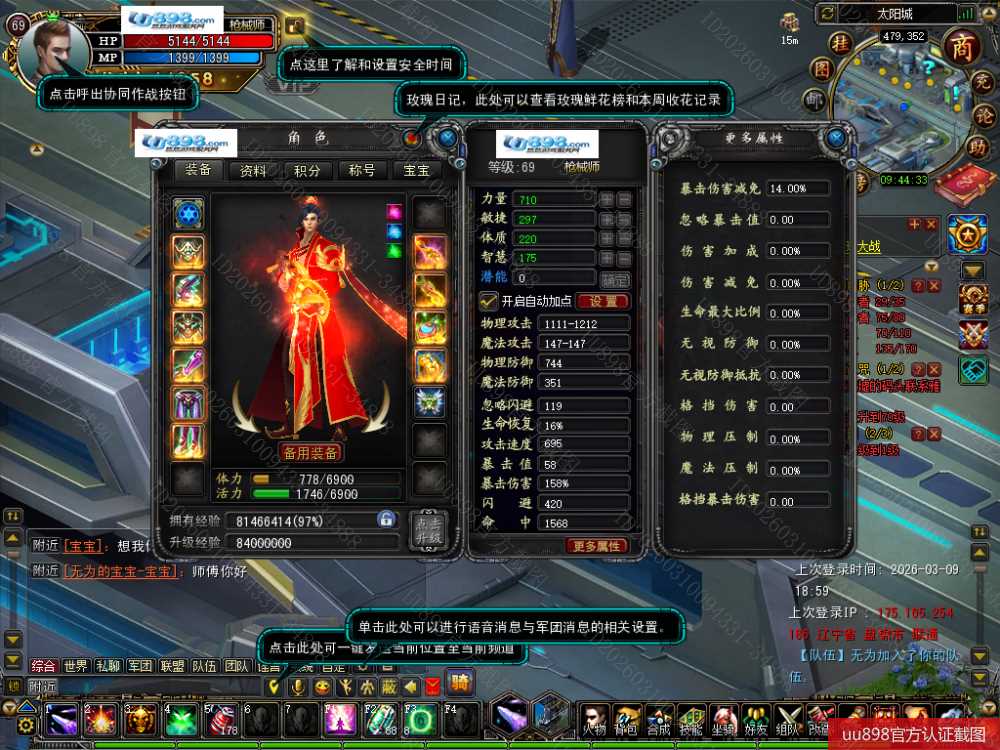Click the 骑 mount button
The image size is (1000, 750).
pyautogui.click(x=460, y=685)
